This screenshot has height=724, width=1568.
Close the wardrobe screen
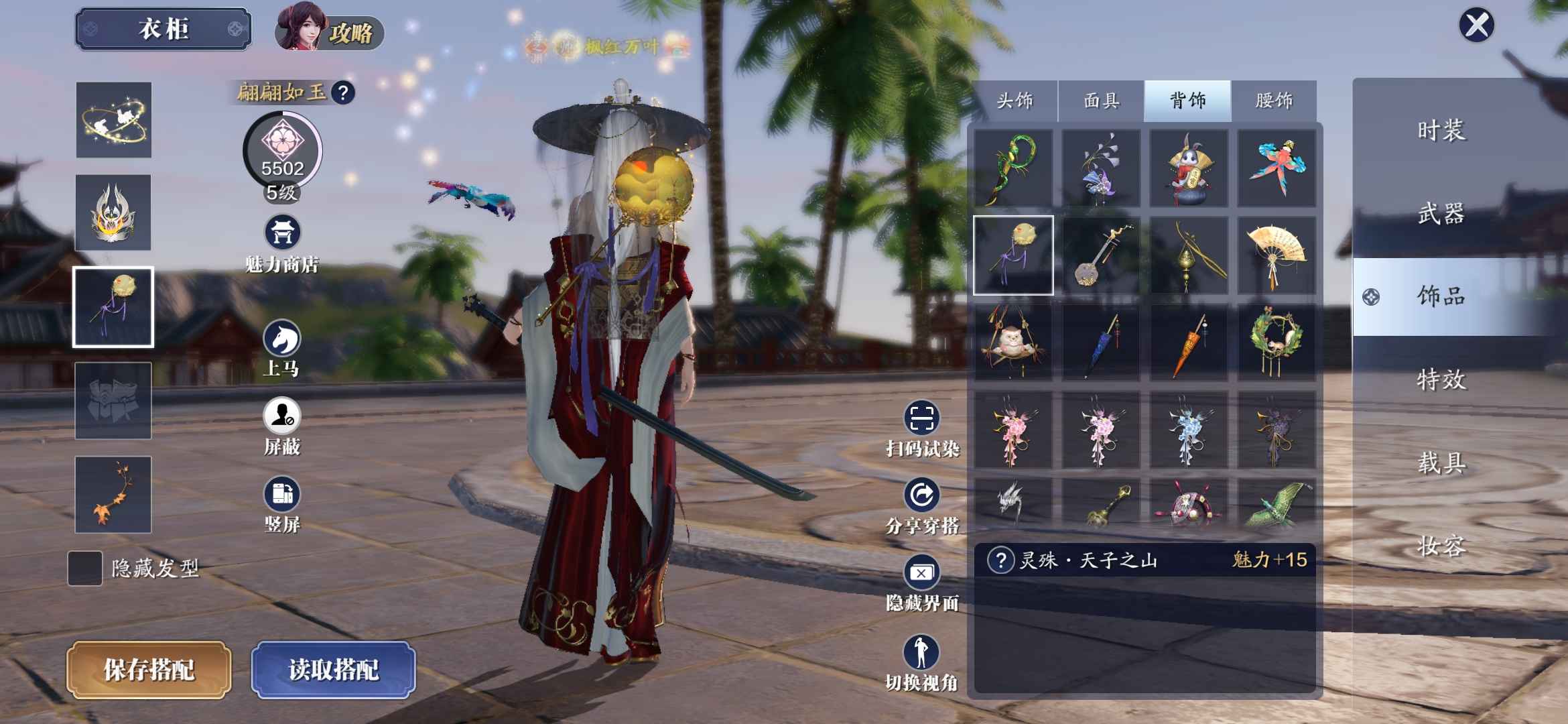(1476, 26)
